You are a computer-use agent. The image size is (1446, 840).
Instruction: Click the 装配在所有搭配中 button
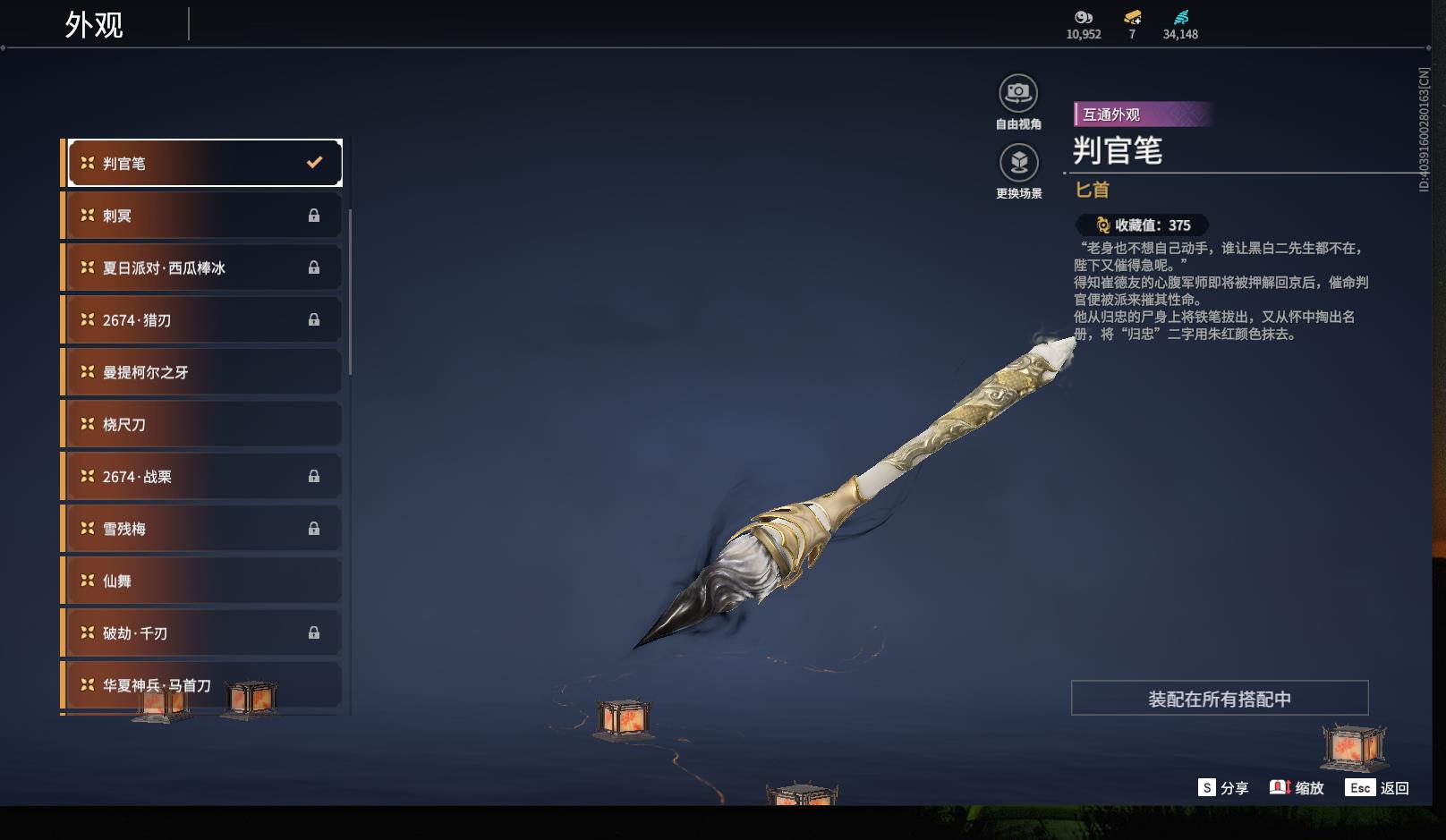(x=1220, y=699)
